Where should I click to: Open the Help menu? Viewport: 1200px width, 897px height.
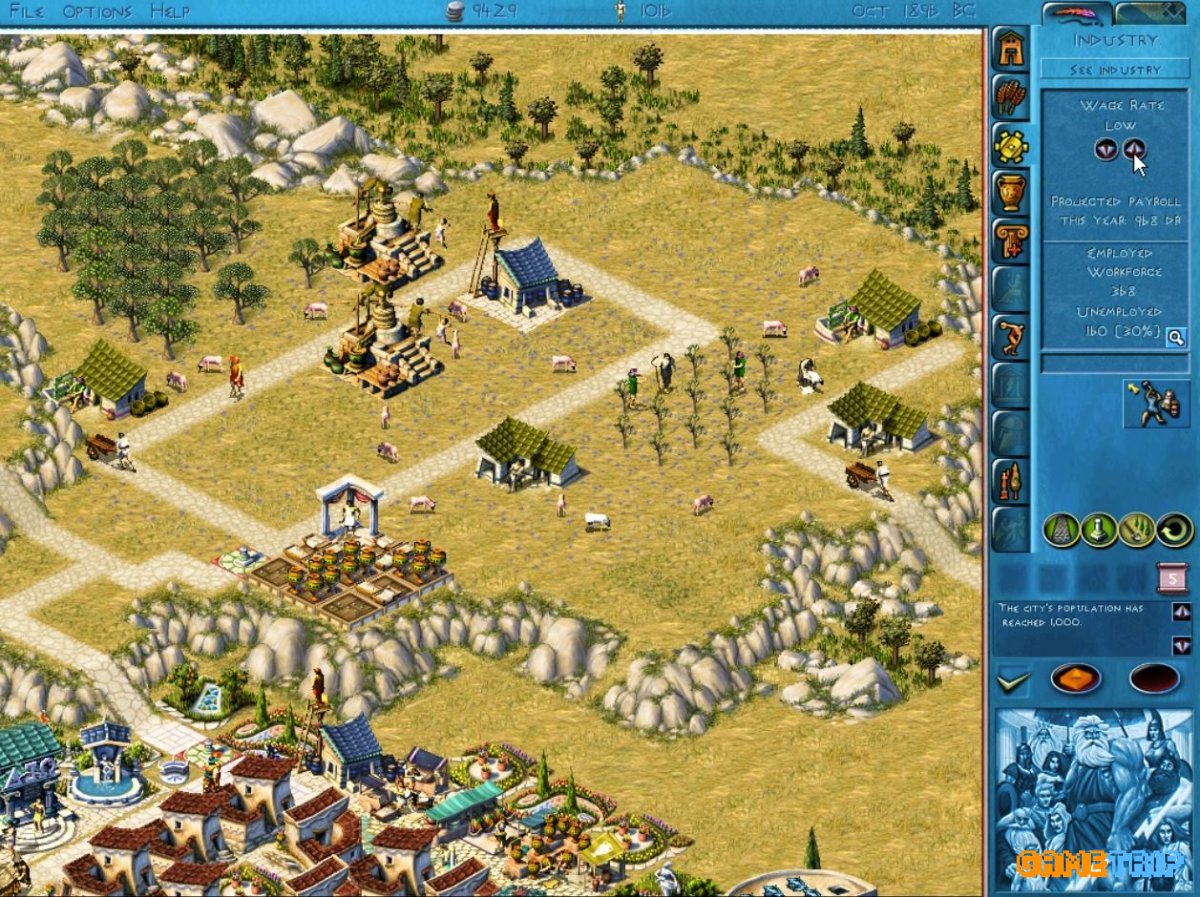[170, 12]
